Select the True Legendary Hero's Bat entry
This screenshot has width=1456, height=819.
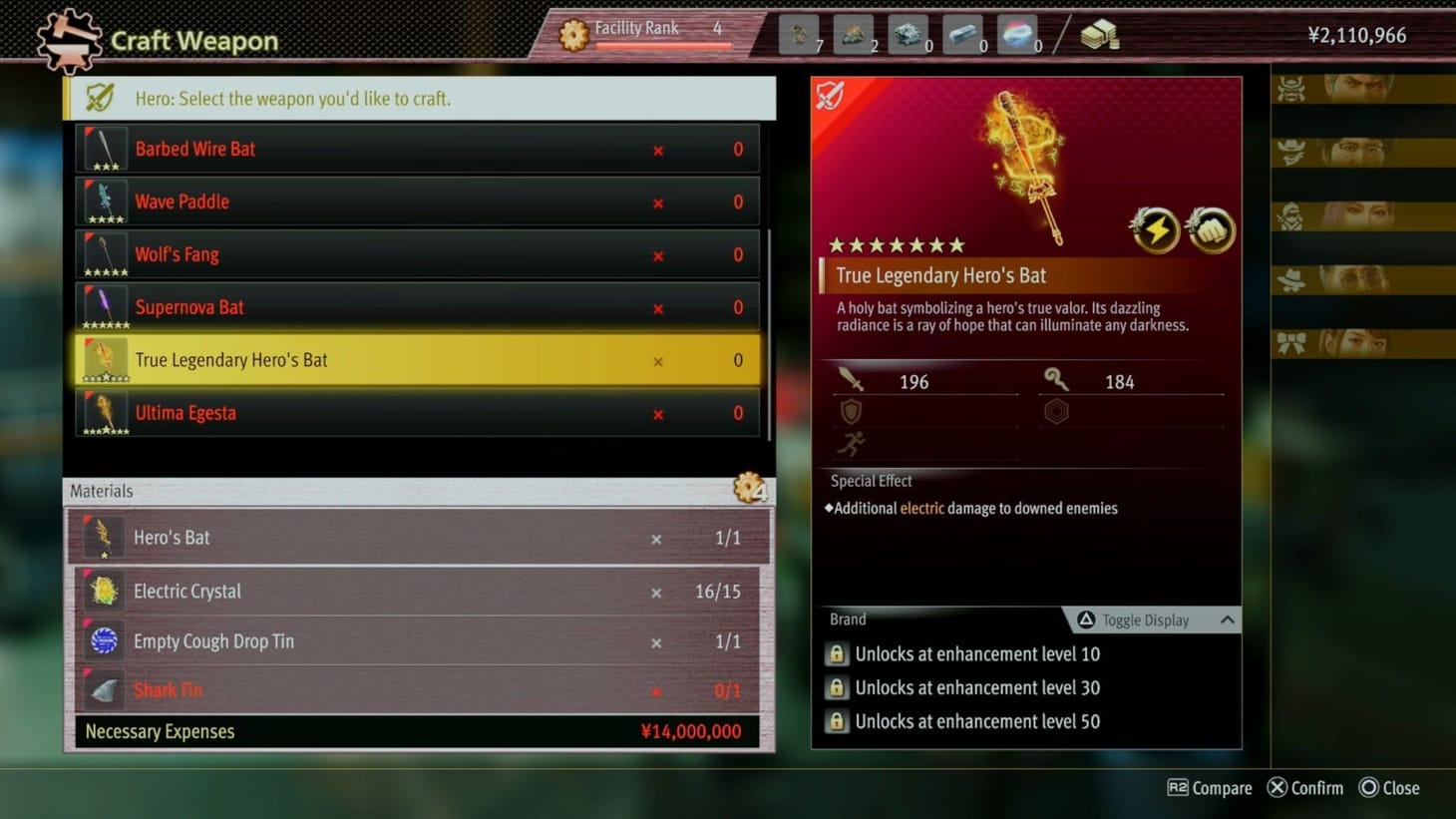pyautogui.click(x=417, y=359)
